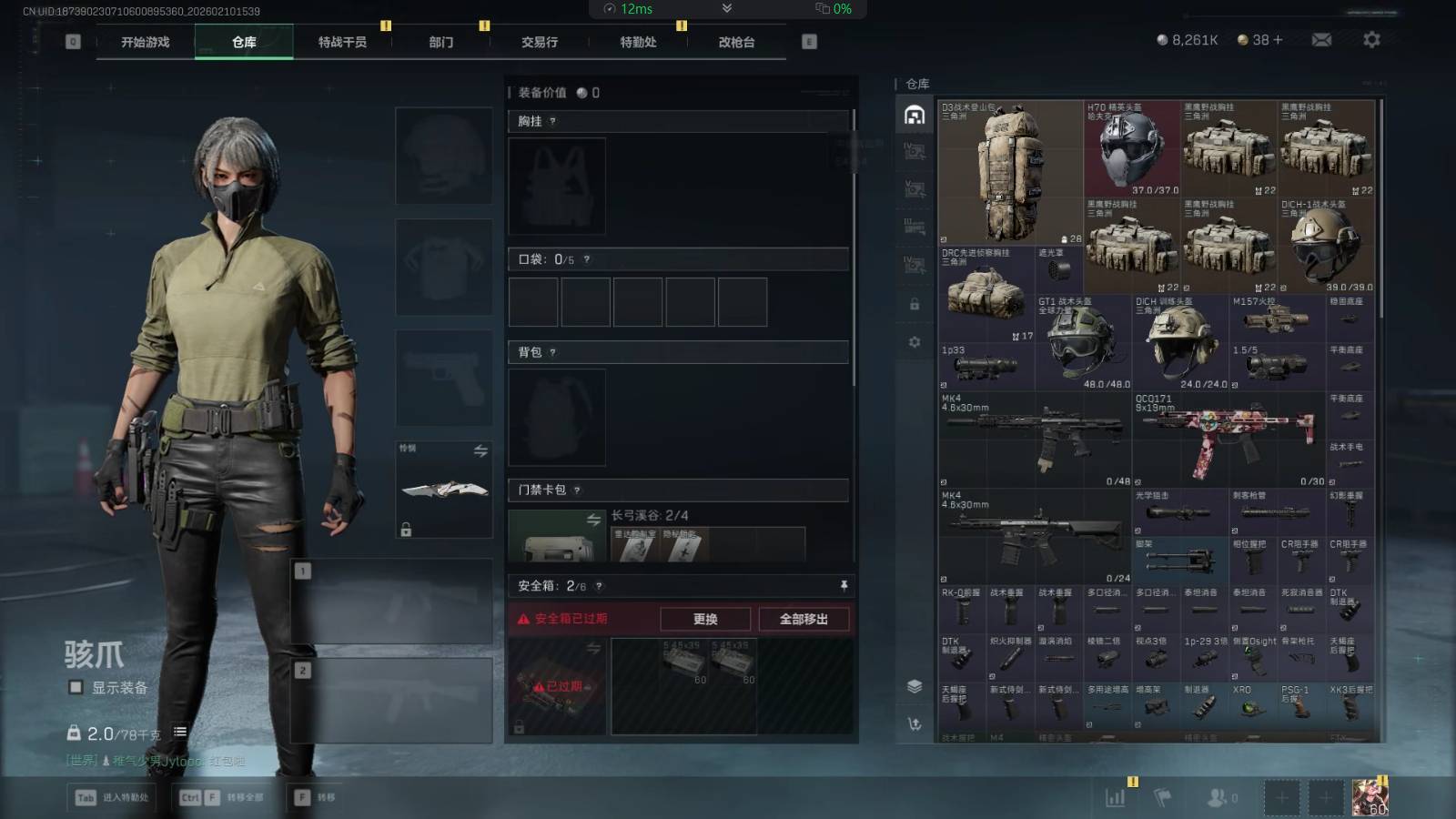This screenshot has height=819, width=1456.
Task: Pick the pink QCQ171 submachine gun
Action: click(1228, 440)
